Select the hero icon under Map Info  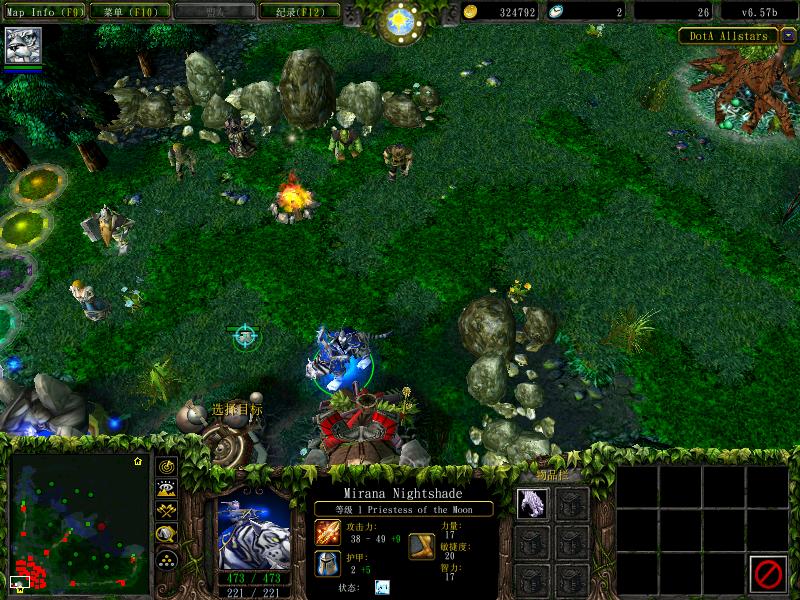21,45
